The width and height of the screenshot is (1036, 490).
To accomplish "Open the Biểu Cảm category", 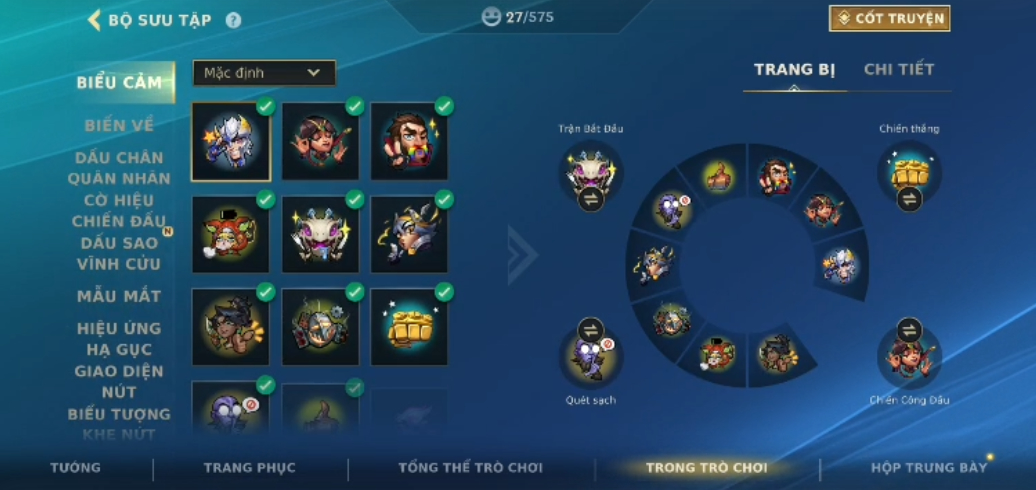I will click(x=119, y=83).
